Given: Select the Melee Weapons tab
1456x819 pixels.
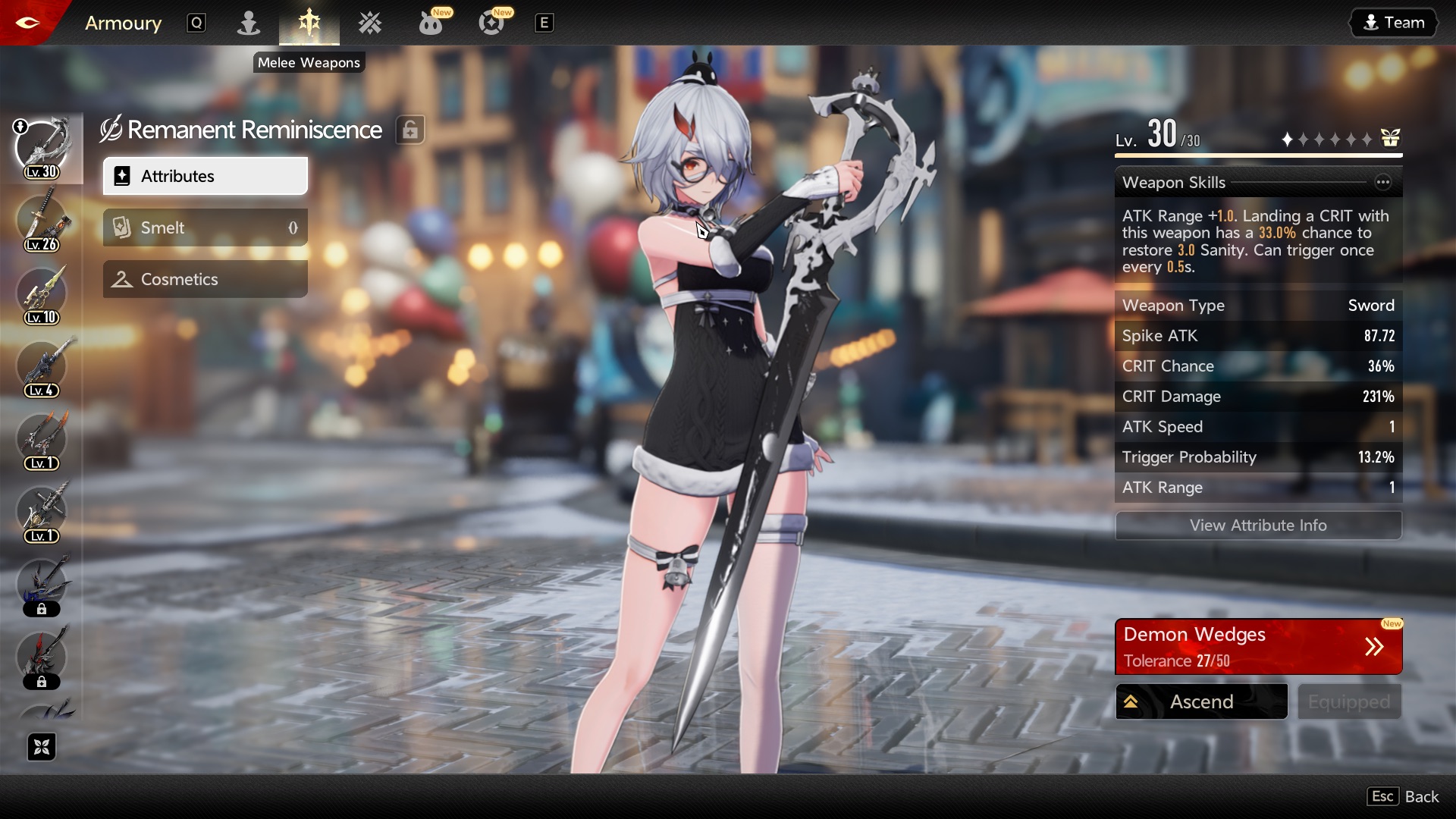Looking at the screenshot, I should click(x=309, y=23).
